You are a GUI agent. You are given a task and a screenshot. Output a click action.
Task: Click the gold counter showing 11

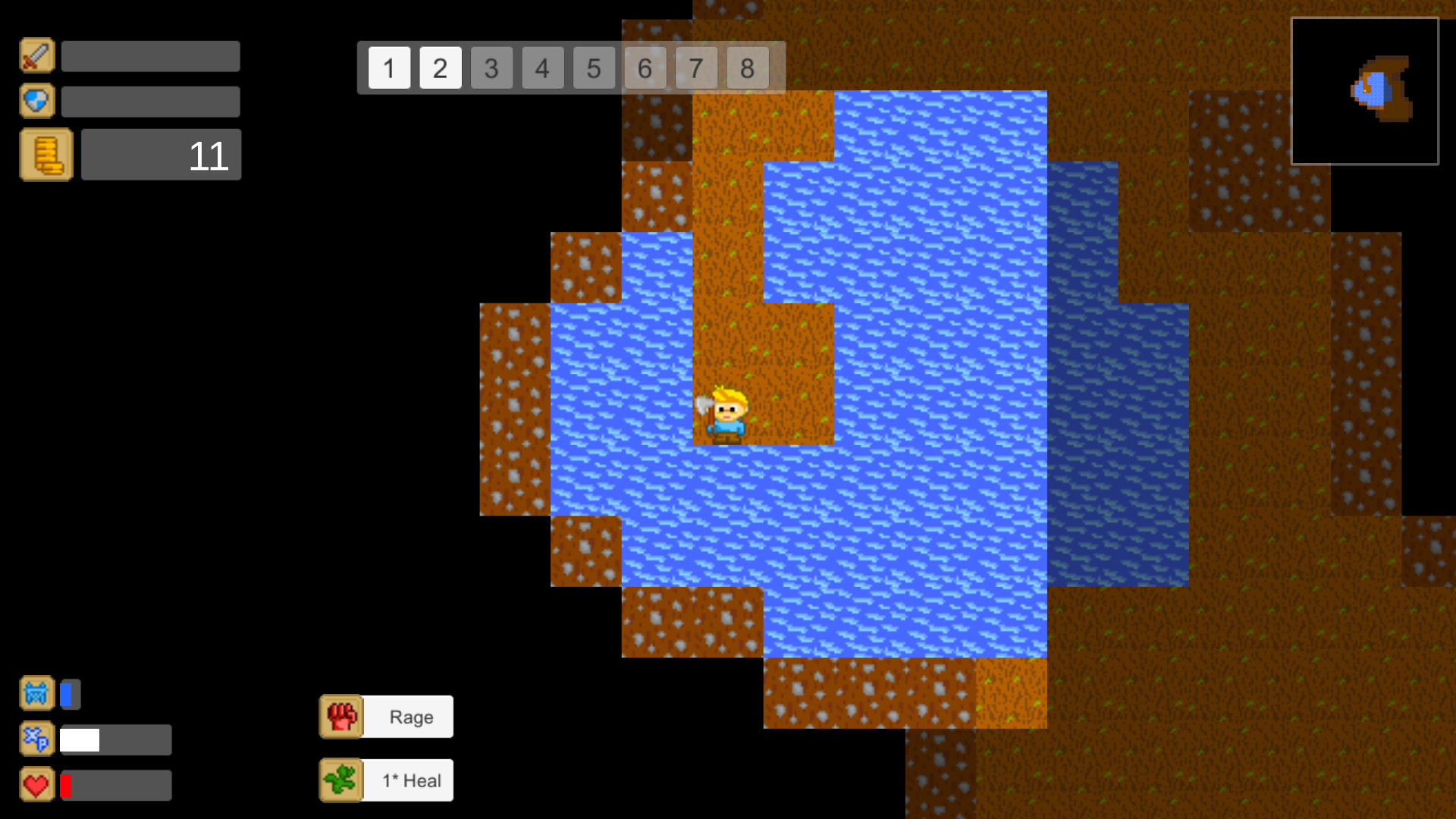(x=161, y=155)
